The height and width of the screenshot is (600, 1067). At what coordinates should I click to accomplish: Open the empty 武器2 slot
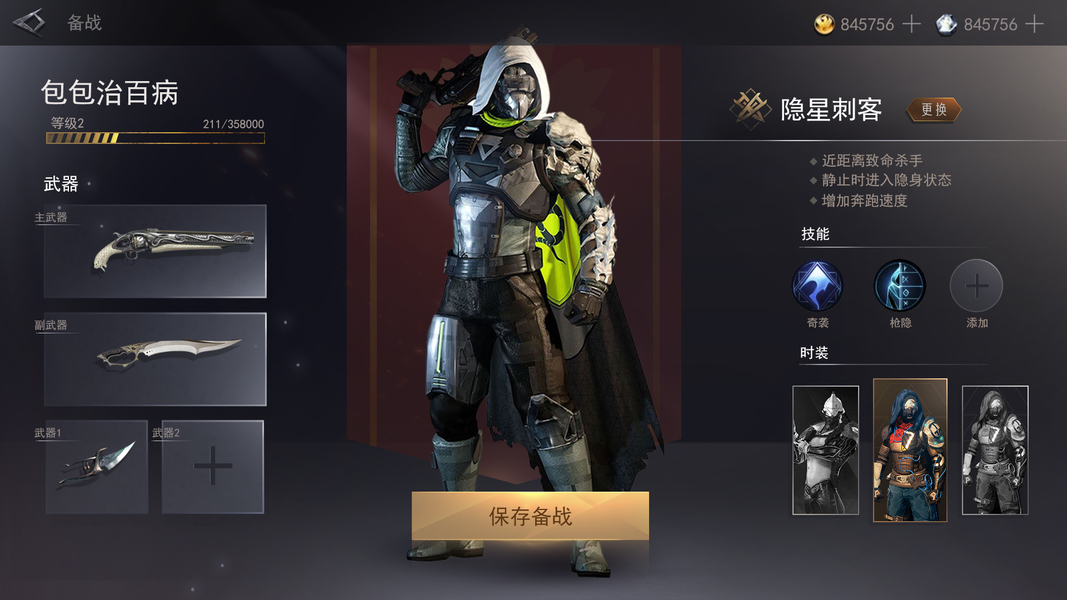(213, 467)
